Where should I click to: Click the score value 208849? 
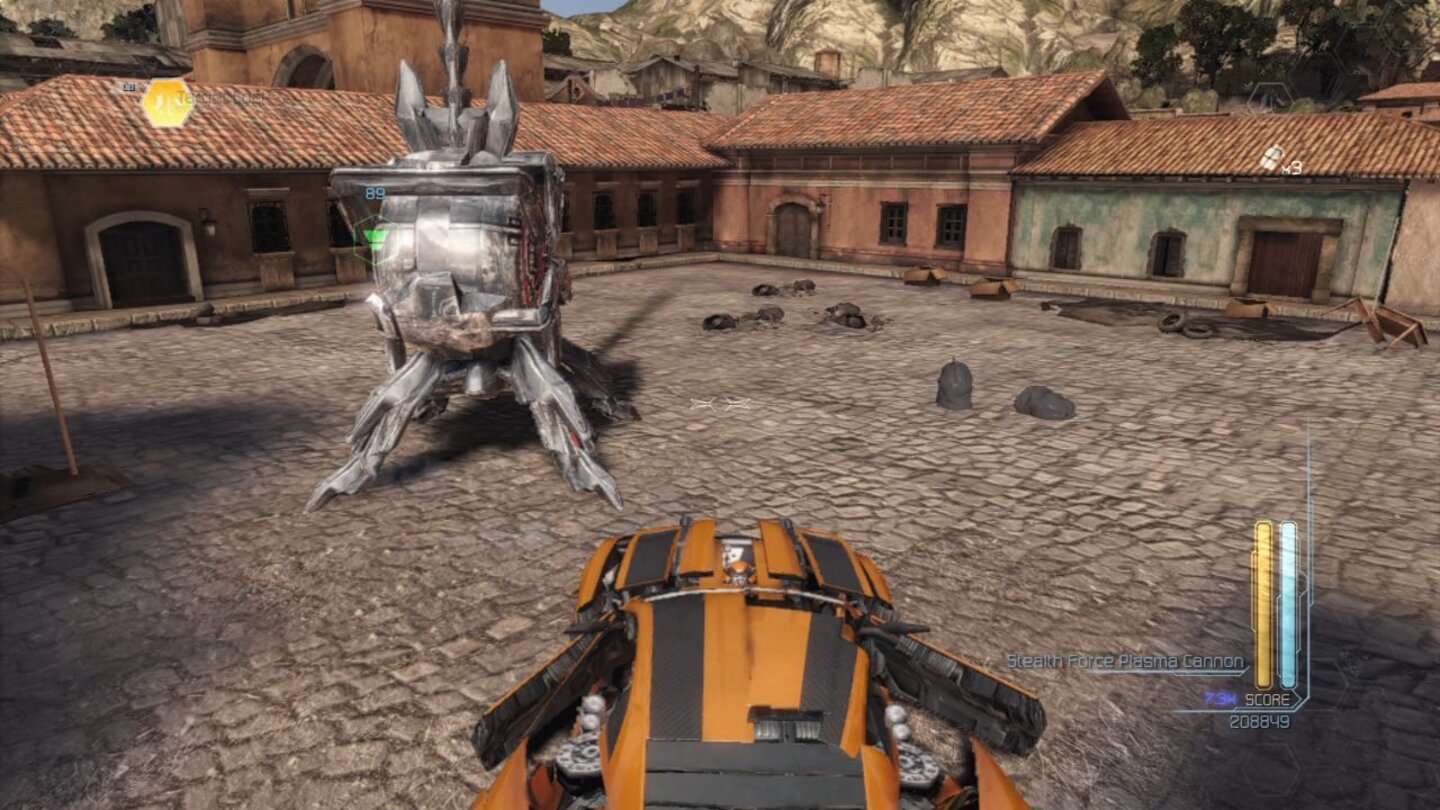click(x=1261, y=719)
